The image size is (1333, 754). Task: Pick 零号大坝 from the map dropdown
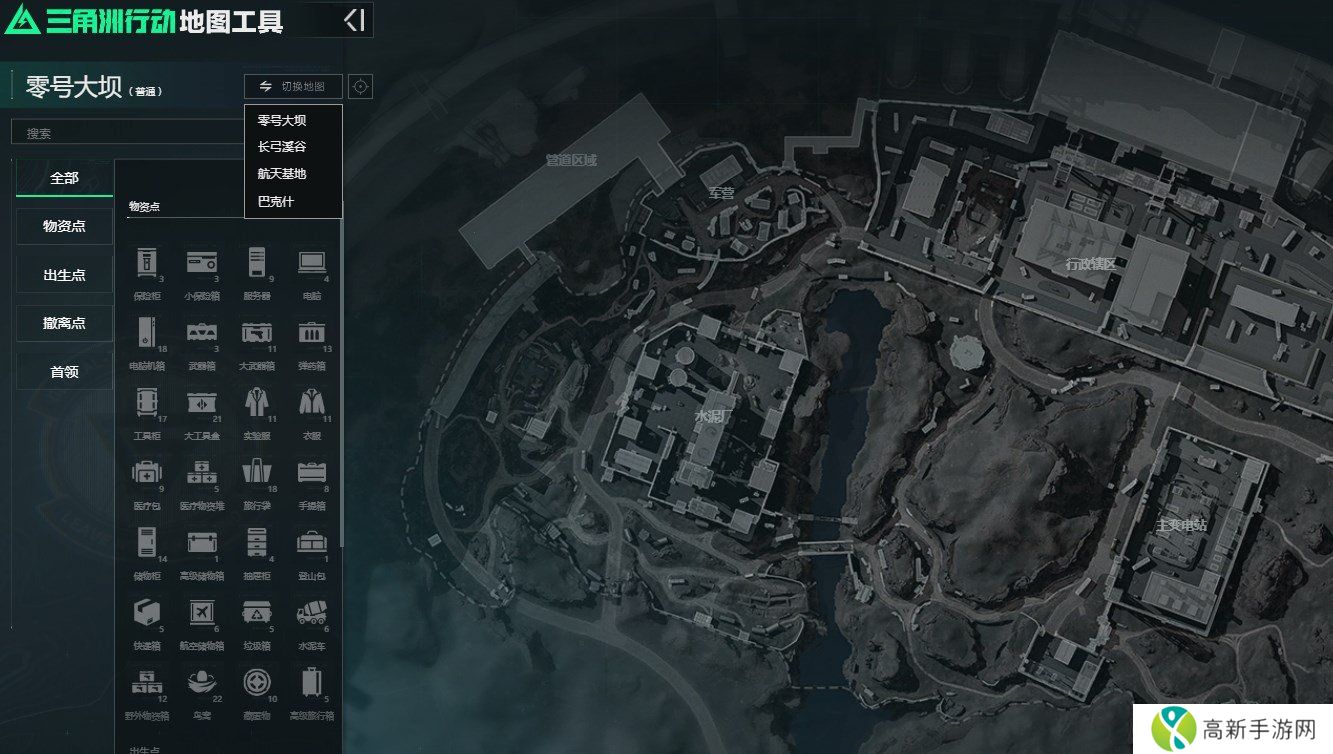click(282, 120)
